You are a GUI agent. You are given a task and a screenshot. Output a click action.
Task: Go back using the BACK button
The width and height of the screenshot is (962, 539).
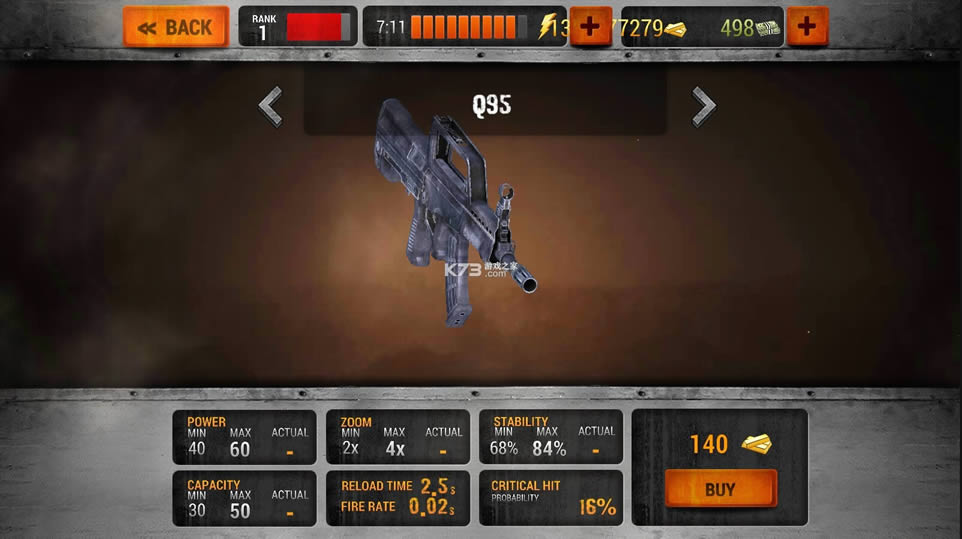(175, 27)
